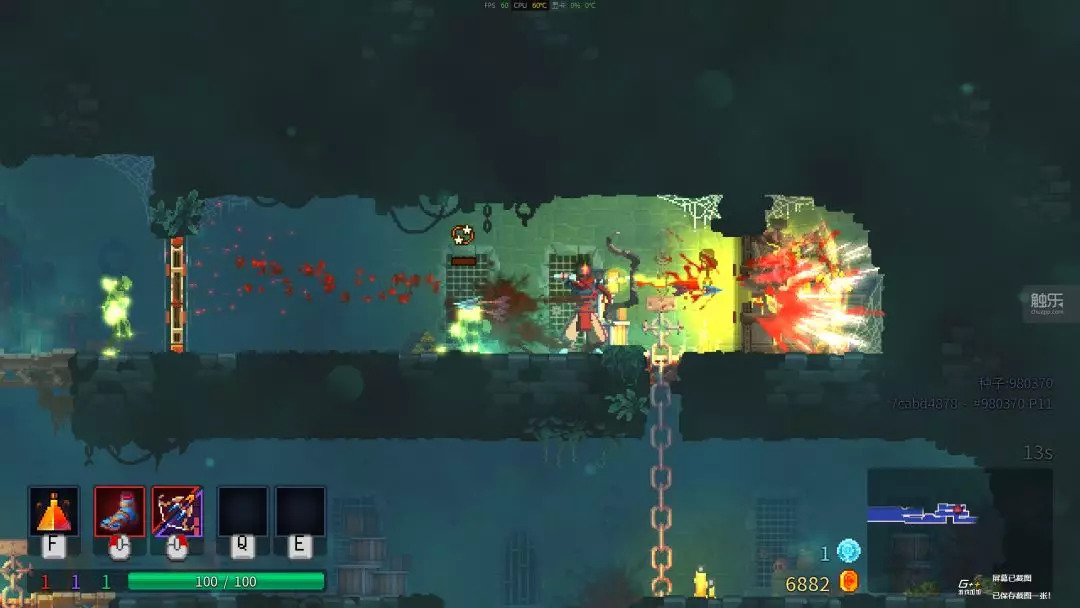The height and width of the screenshot is (608, 1080).
Task: Click the orange gold coin icon
Action: (849, 581)
